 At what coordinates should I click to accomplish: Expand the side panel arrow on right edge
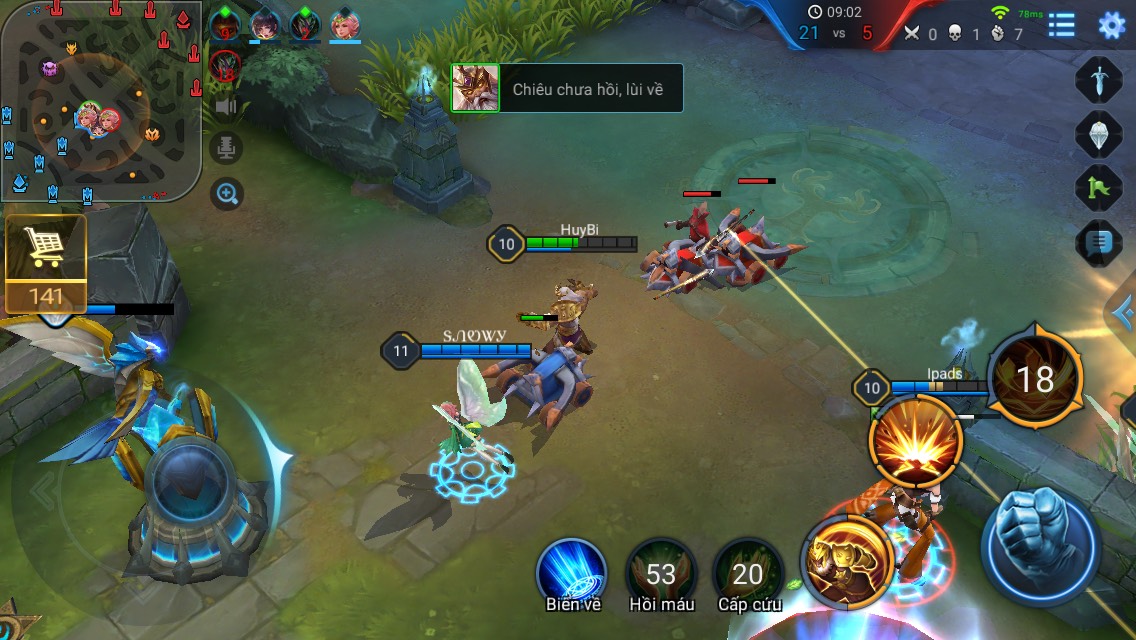click(1124, 314)
